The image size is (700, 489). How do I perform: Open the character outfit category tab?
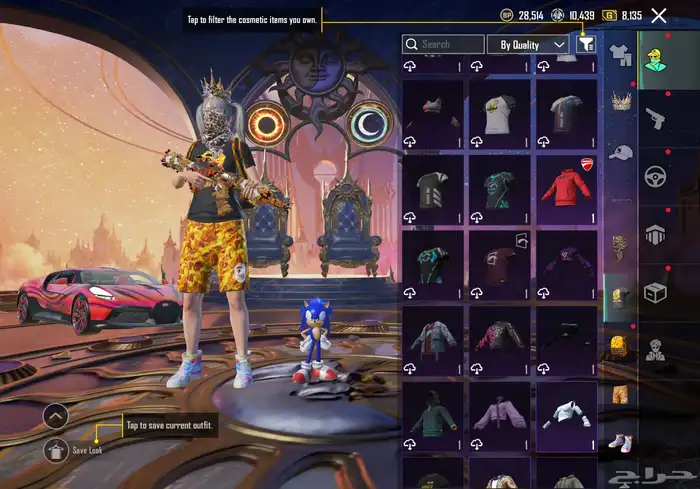point(656,60)
